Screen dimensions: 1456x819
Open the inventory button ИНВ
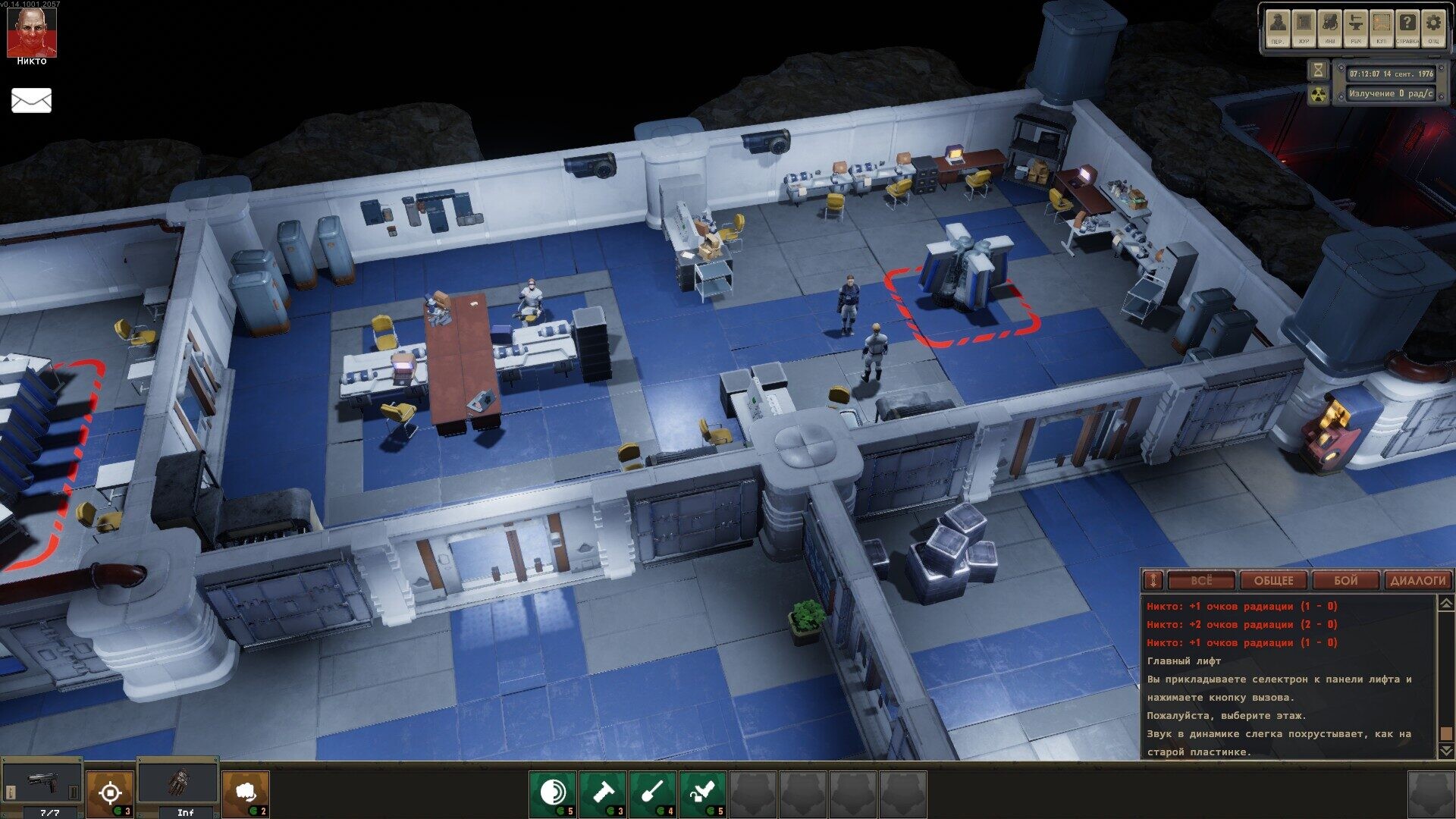1329,29
